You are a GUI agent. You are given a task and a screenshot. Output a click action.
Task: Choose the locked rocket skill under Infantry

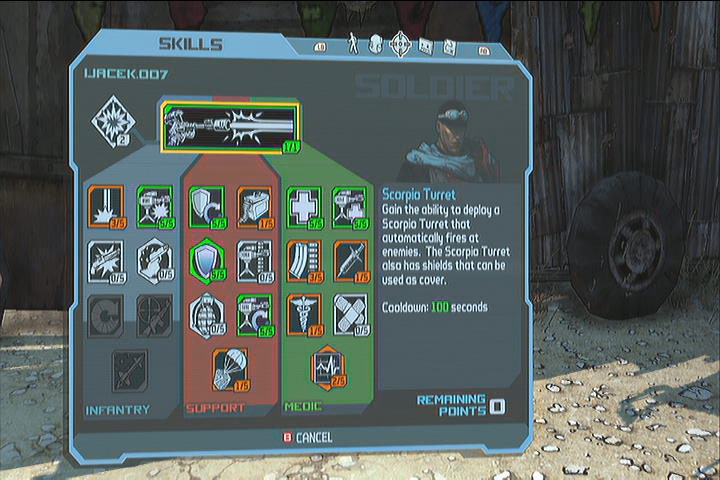point(130,369)
